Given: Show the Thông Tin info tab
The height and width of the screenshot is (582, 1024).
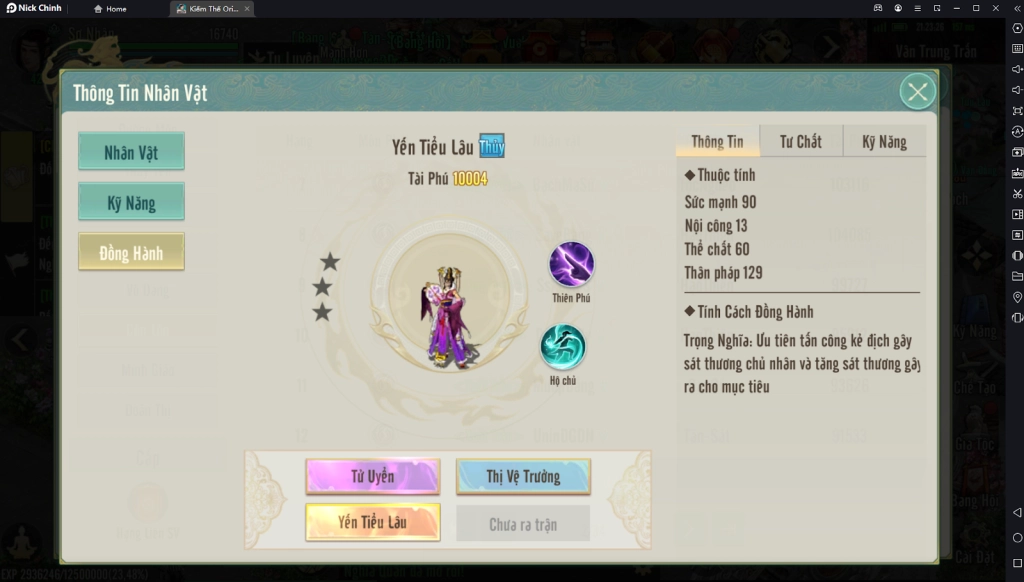Looking at the screenshot, I should [x=717, y=142].
